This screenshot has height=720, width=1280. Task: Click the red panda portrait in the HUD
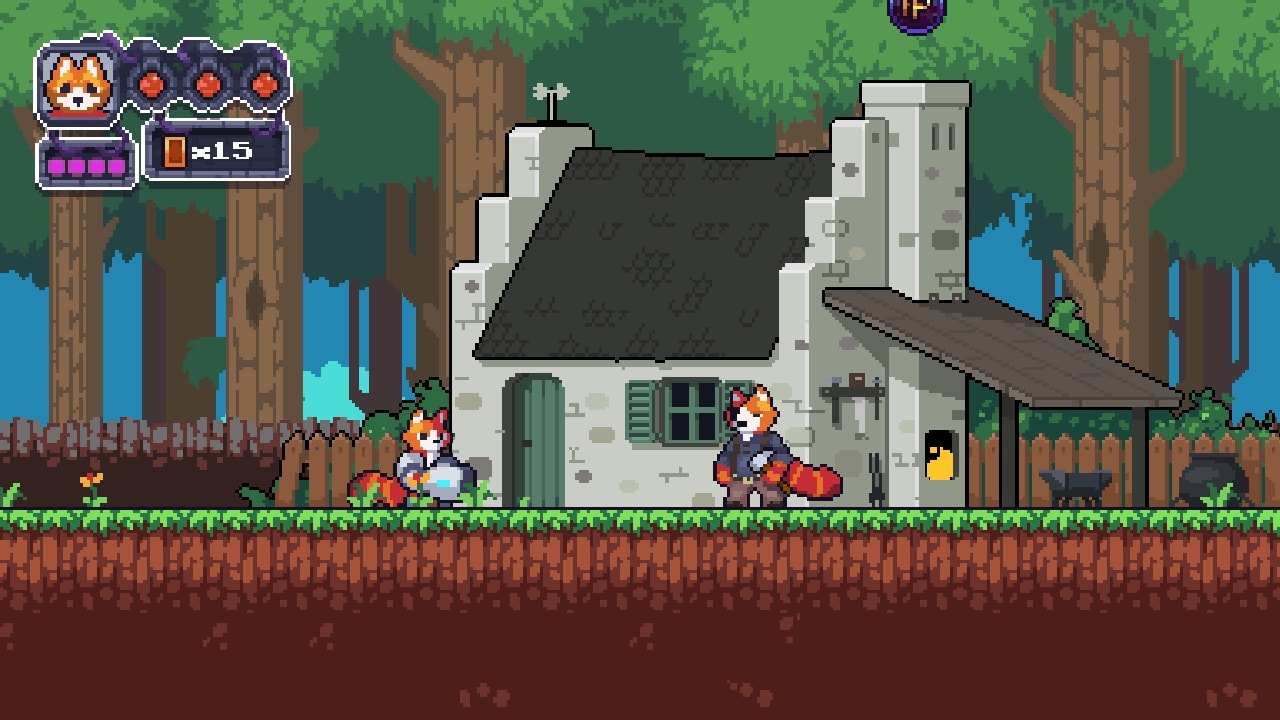click(x=78, y=85)
